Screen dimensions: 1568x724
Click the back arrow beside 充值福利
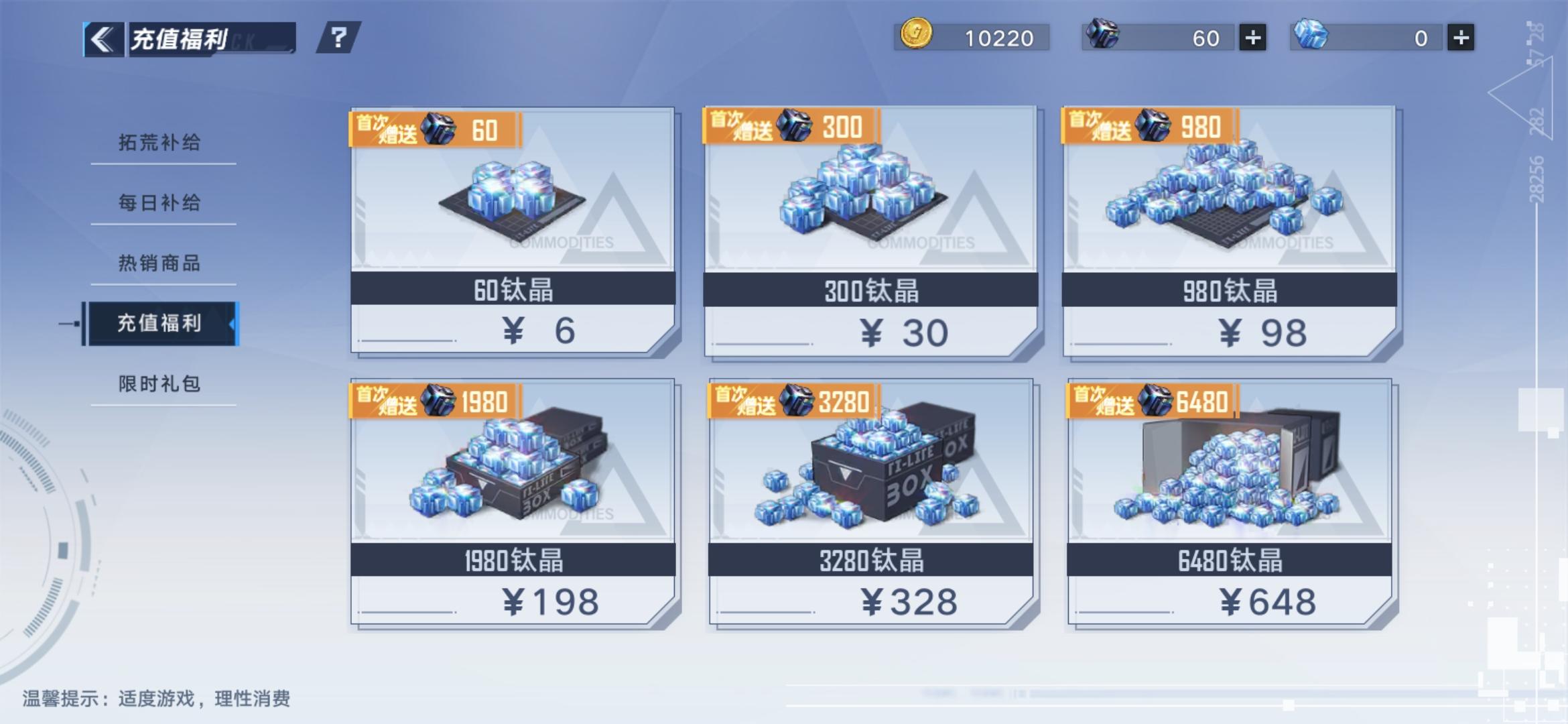coord(102,38)
